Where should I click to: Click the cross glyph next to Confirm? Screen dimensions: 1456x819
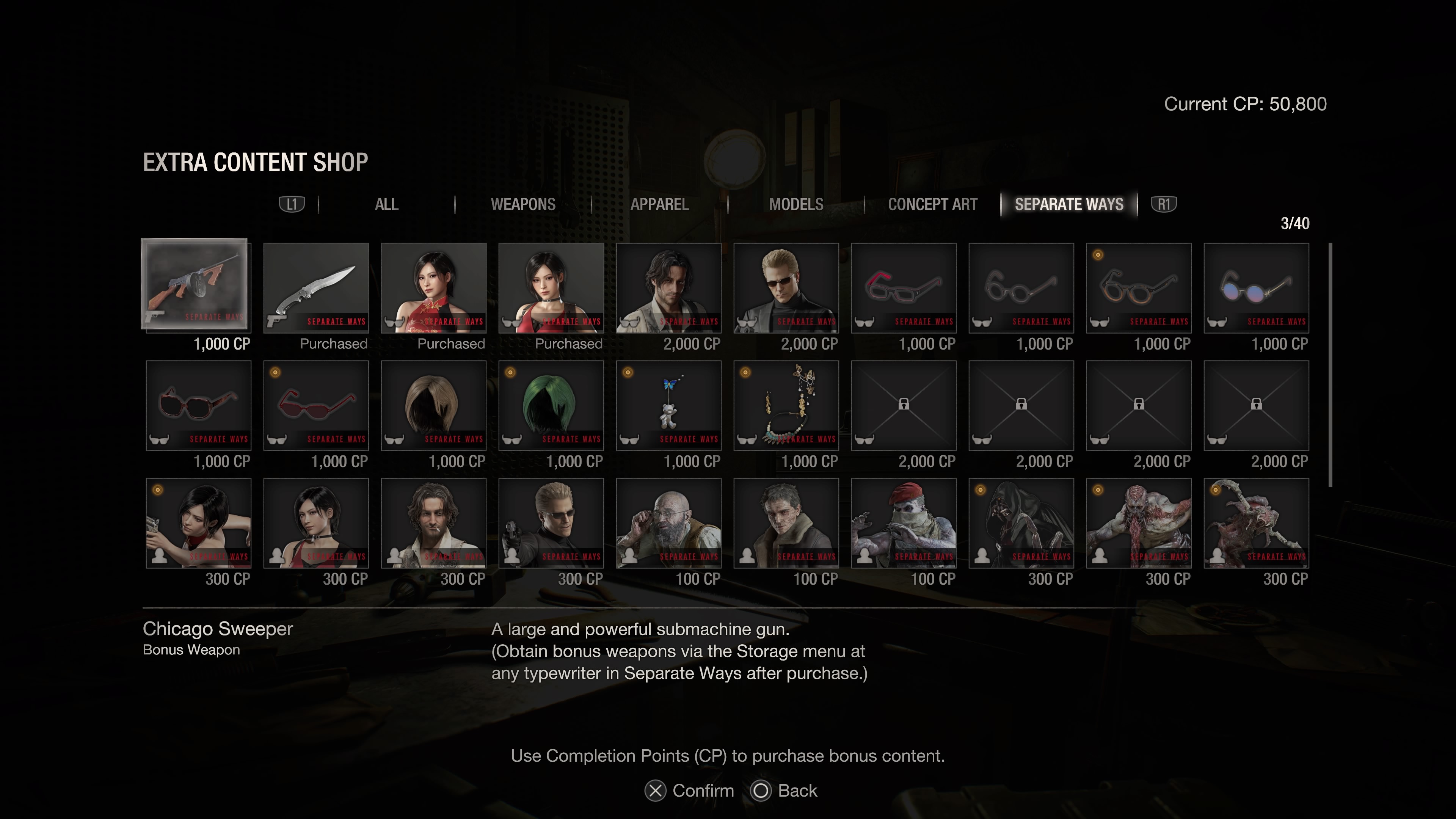pyautogui.click(x=655, y=791)
